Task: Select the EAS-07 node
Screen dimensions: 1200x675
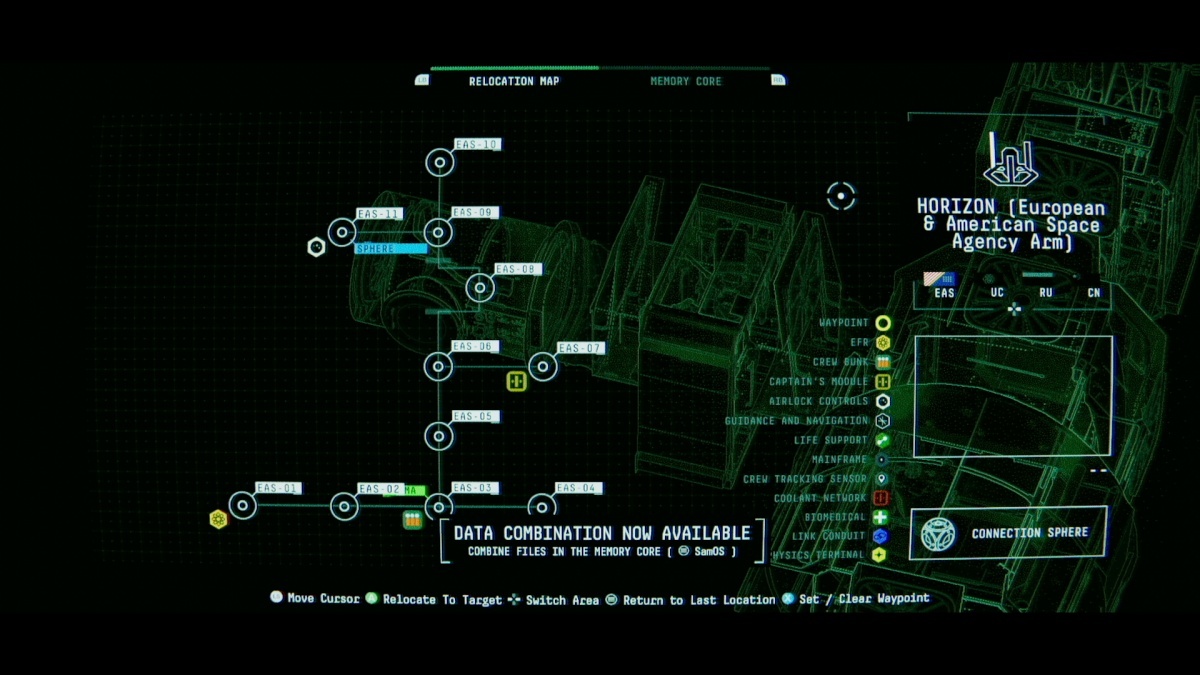Action: pos(542,366)
